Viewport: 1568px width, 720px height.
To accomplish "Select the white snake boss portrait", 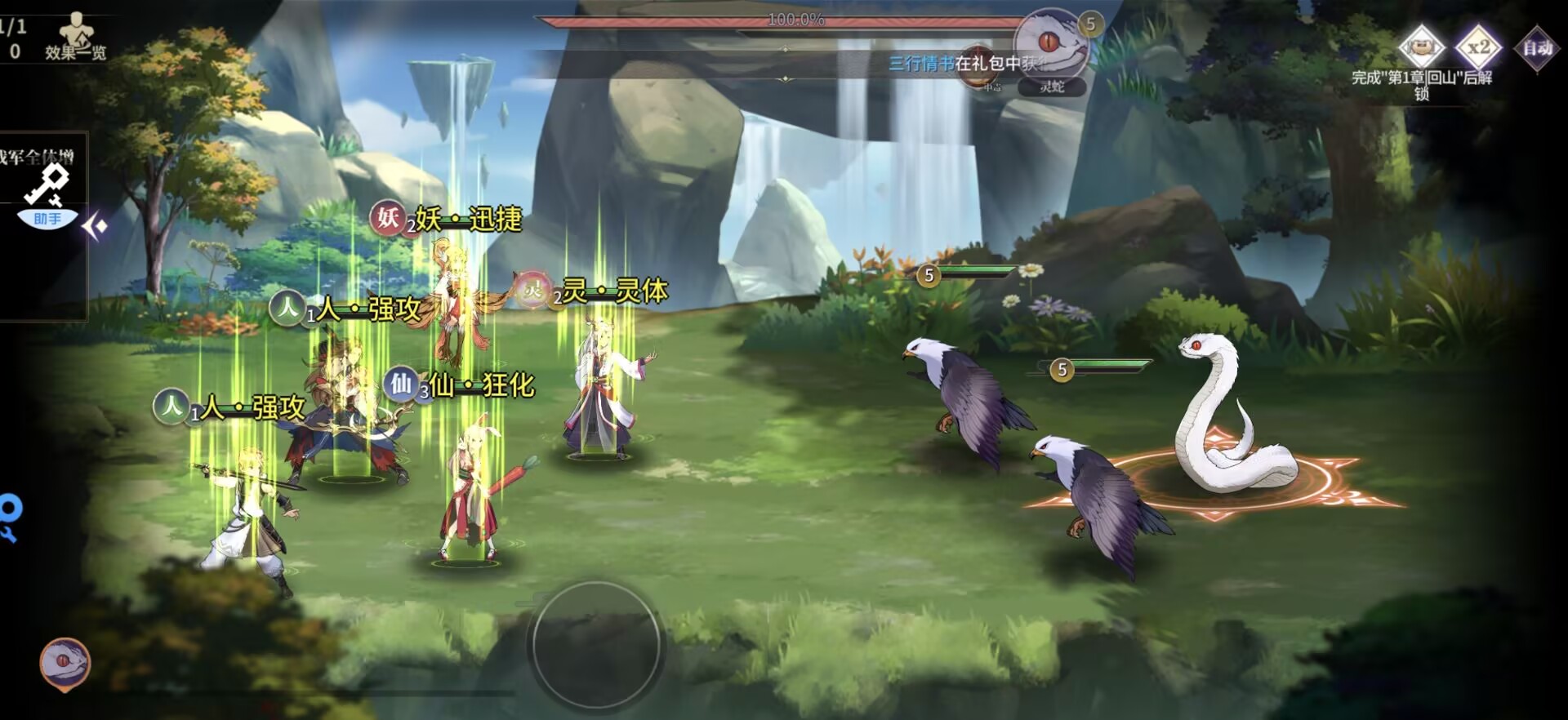I will click(1052, 43).
